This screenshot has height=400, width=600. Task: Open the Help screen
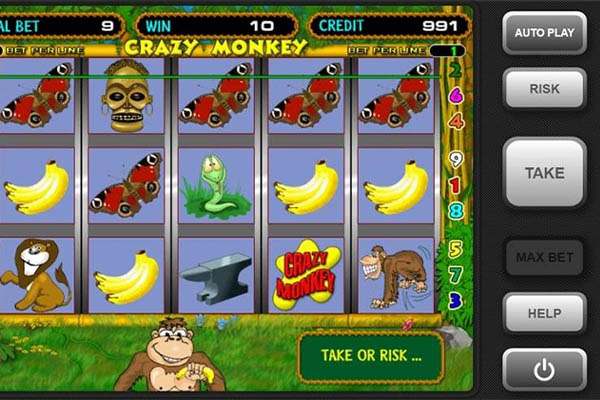click(x=544, y=313)
